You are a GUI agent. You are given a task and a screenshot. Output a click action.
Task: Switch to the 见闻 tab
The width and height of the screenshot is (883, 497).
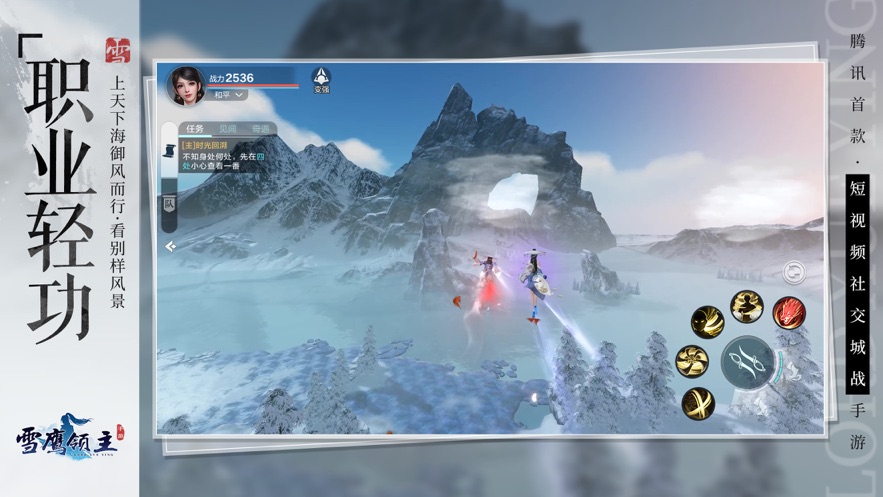229,129
